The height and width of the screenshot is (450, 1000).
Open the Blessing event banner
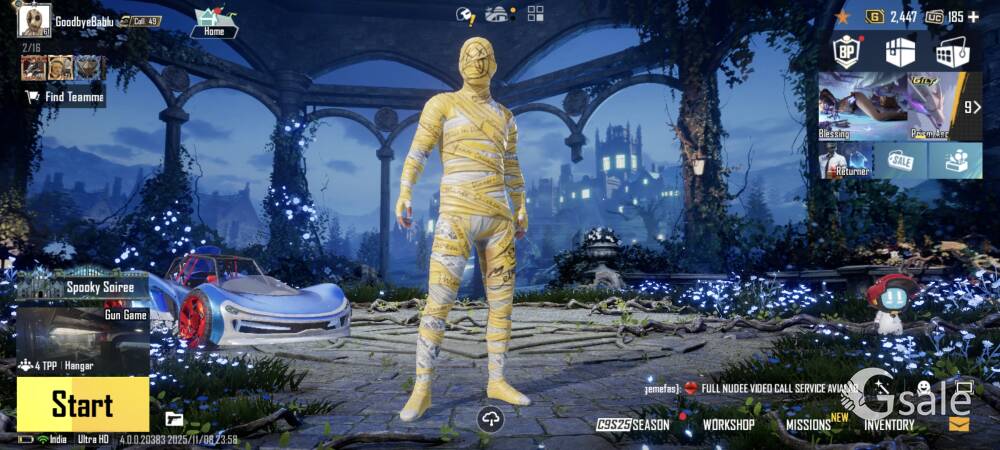click(x=862, y=105)
